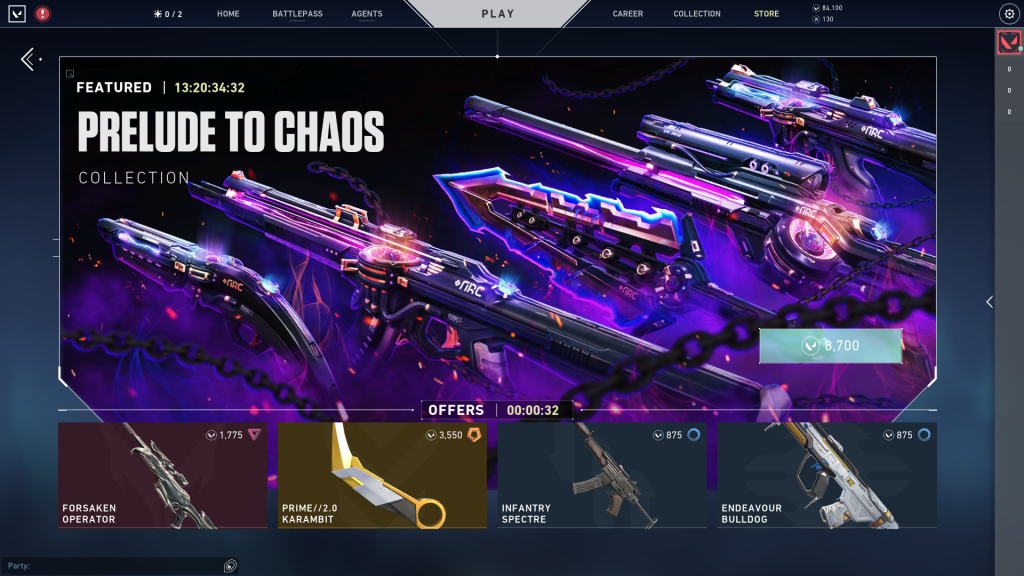Open the CAREER tab
This screenshot has height=576, width=1024.
pyautogui.click(x=628, y=14)
